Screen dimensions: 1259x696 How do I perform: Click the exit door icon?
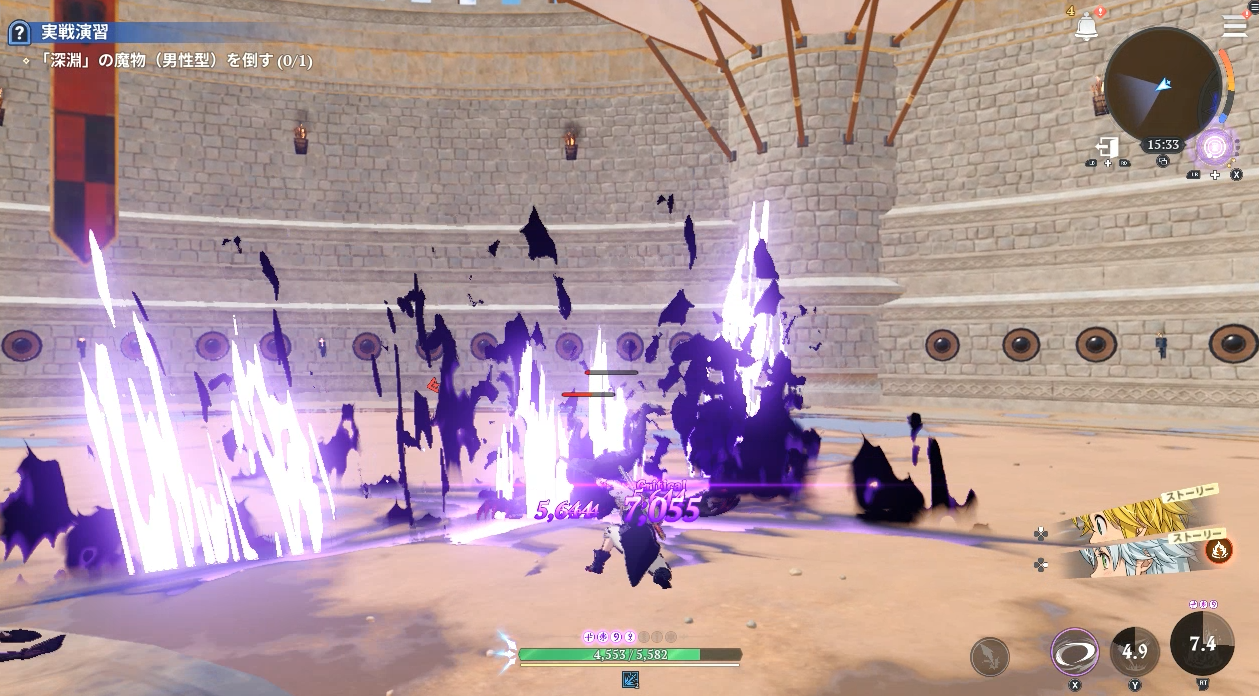point(1107,146)
